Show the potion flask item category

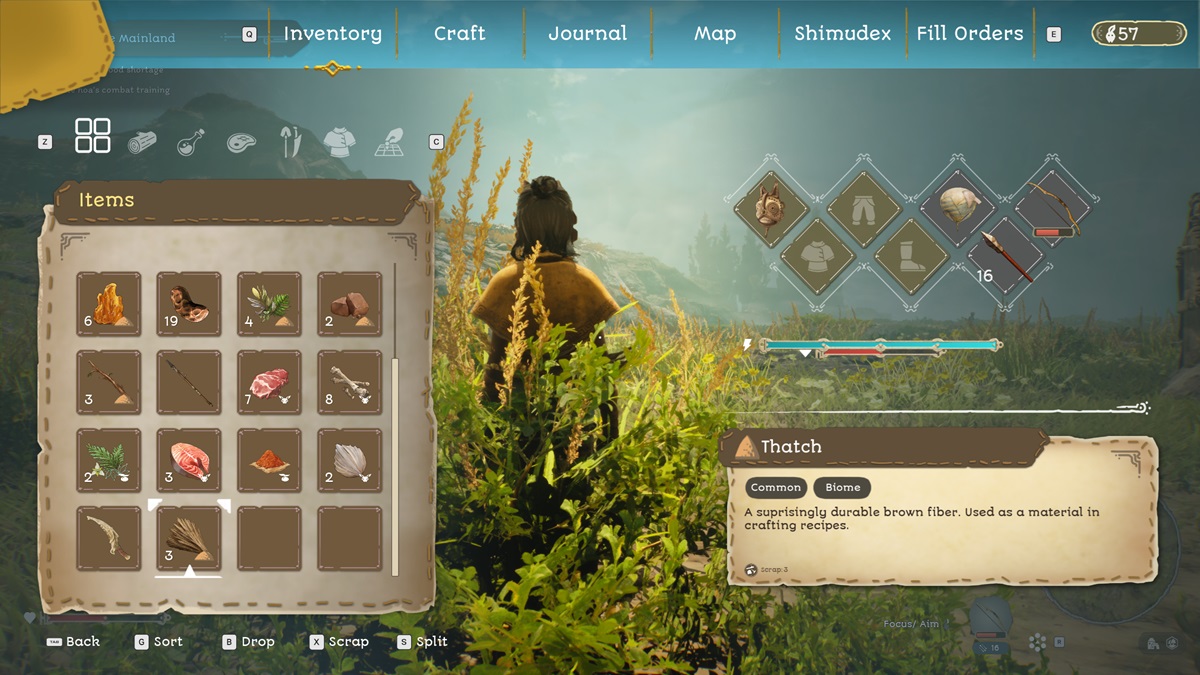click(191, 142)
